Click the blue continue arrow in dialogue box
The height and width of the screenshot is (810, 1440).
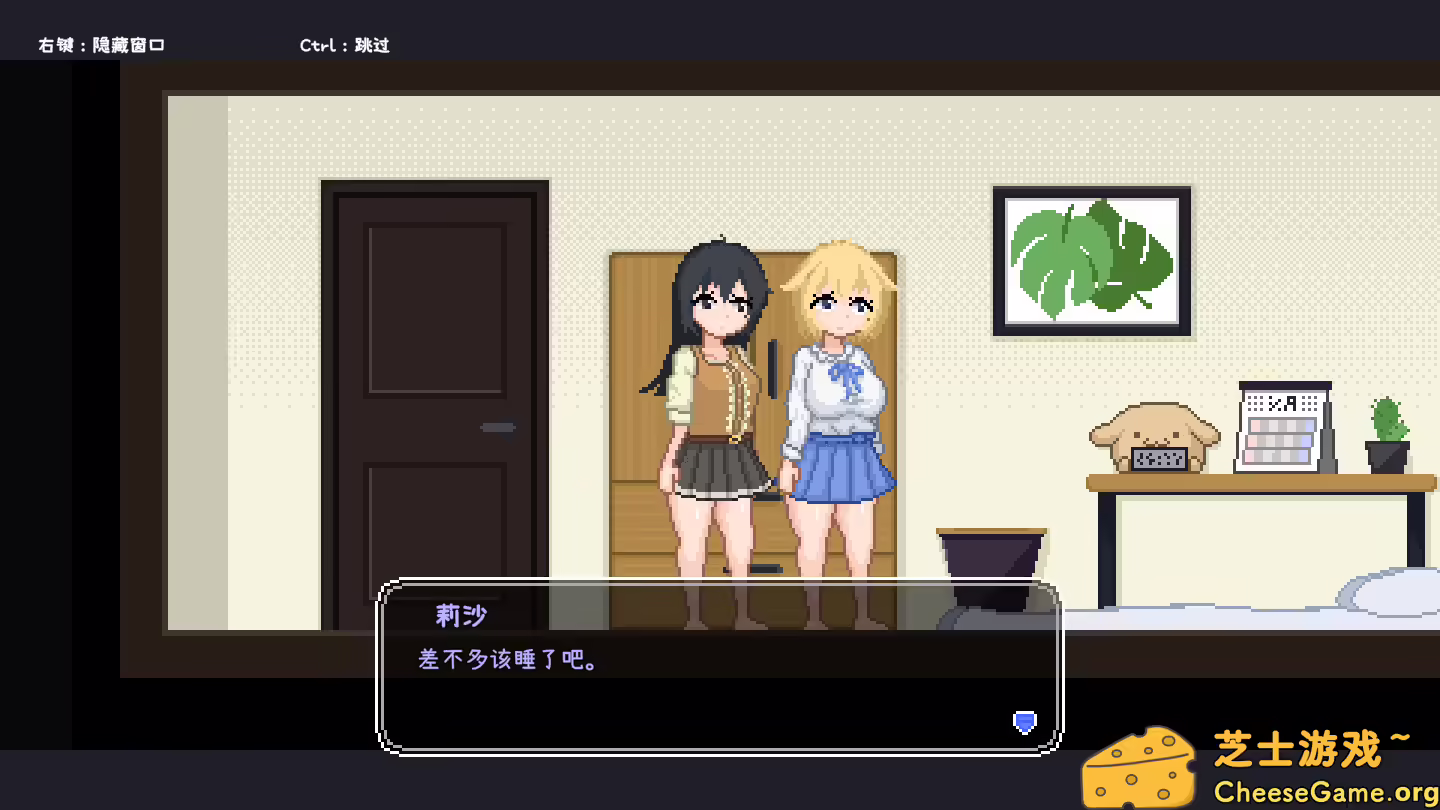click(1023, 723)
